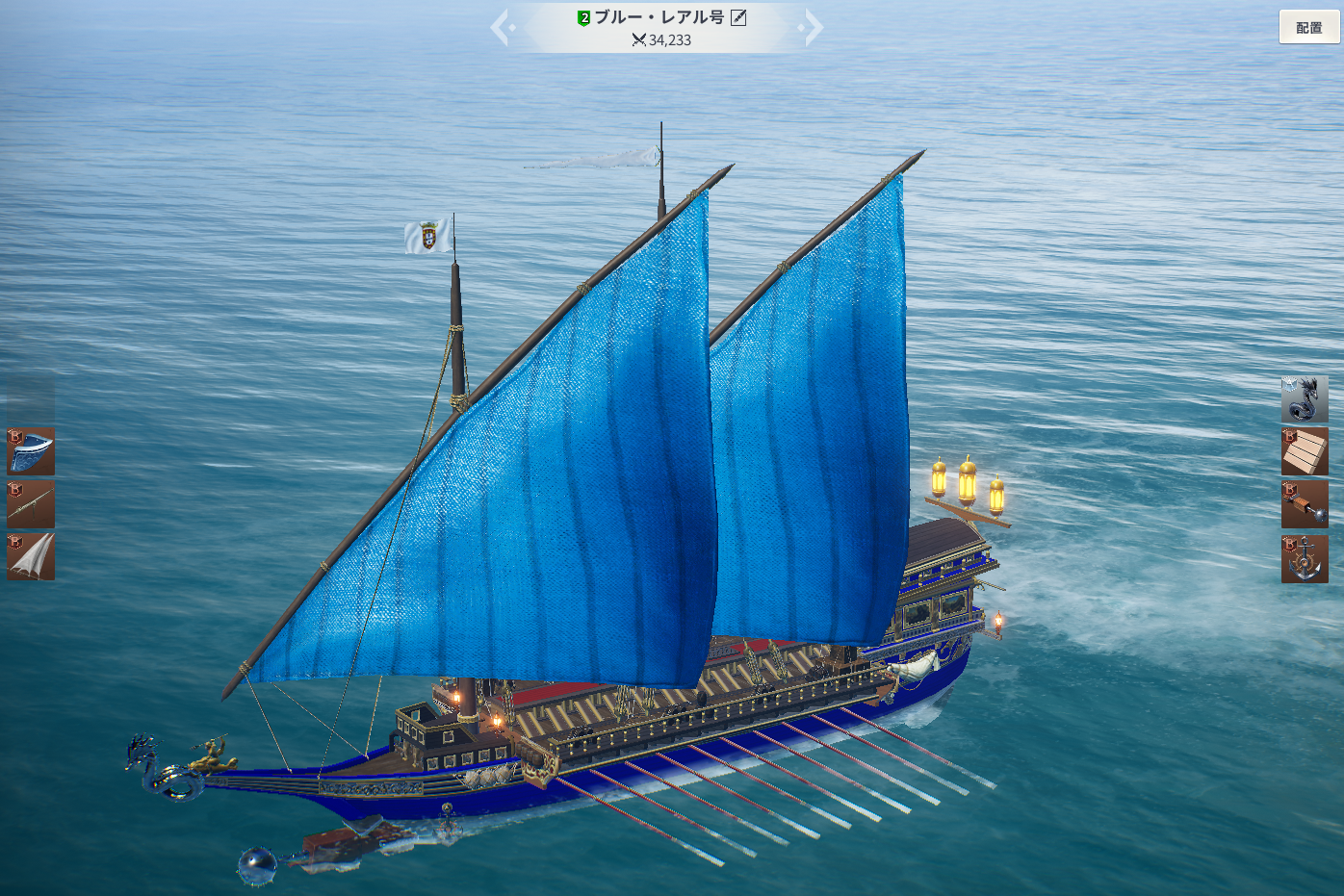Edit the ship name with the pencil icon

pyautogui.click(x=738, y=17)
